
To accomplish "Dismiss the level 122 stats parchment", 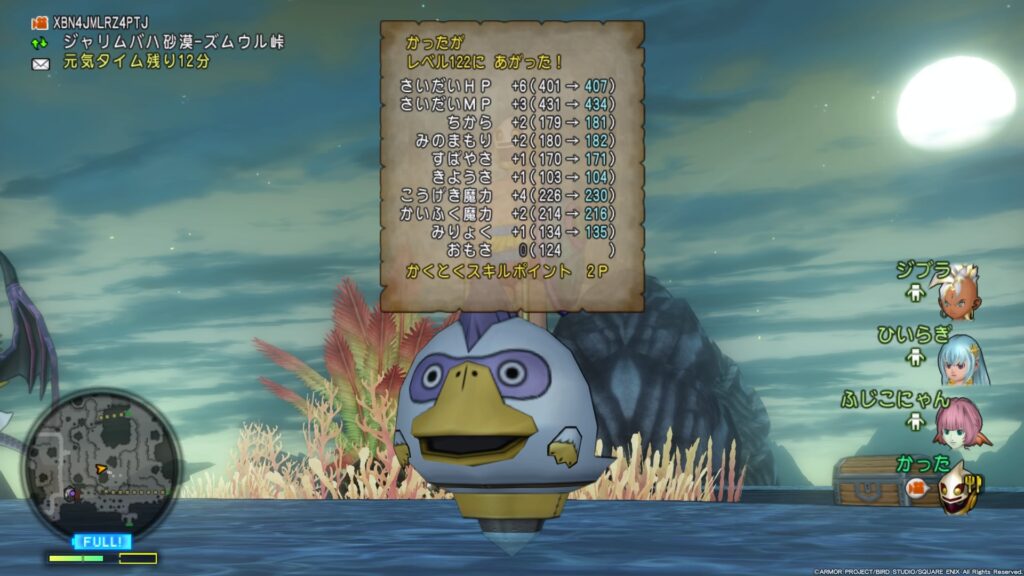I will click(x=511, y=166).
